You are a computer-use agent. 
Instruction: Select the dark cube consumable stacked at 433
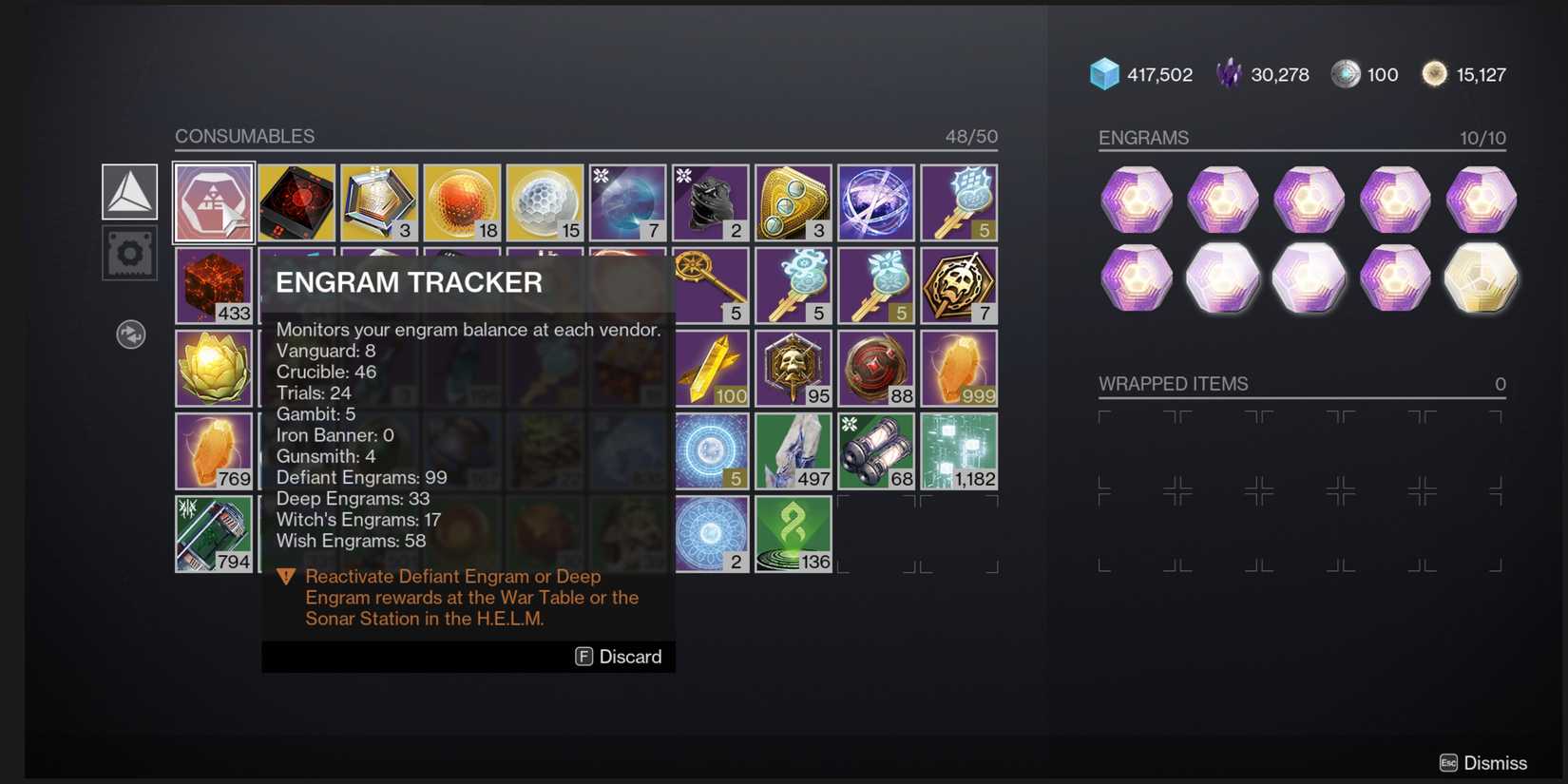[x=213, y=285]
